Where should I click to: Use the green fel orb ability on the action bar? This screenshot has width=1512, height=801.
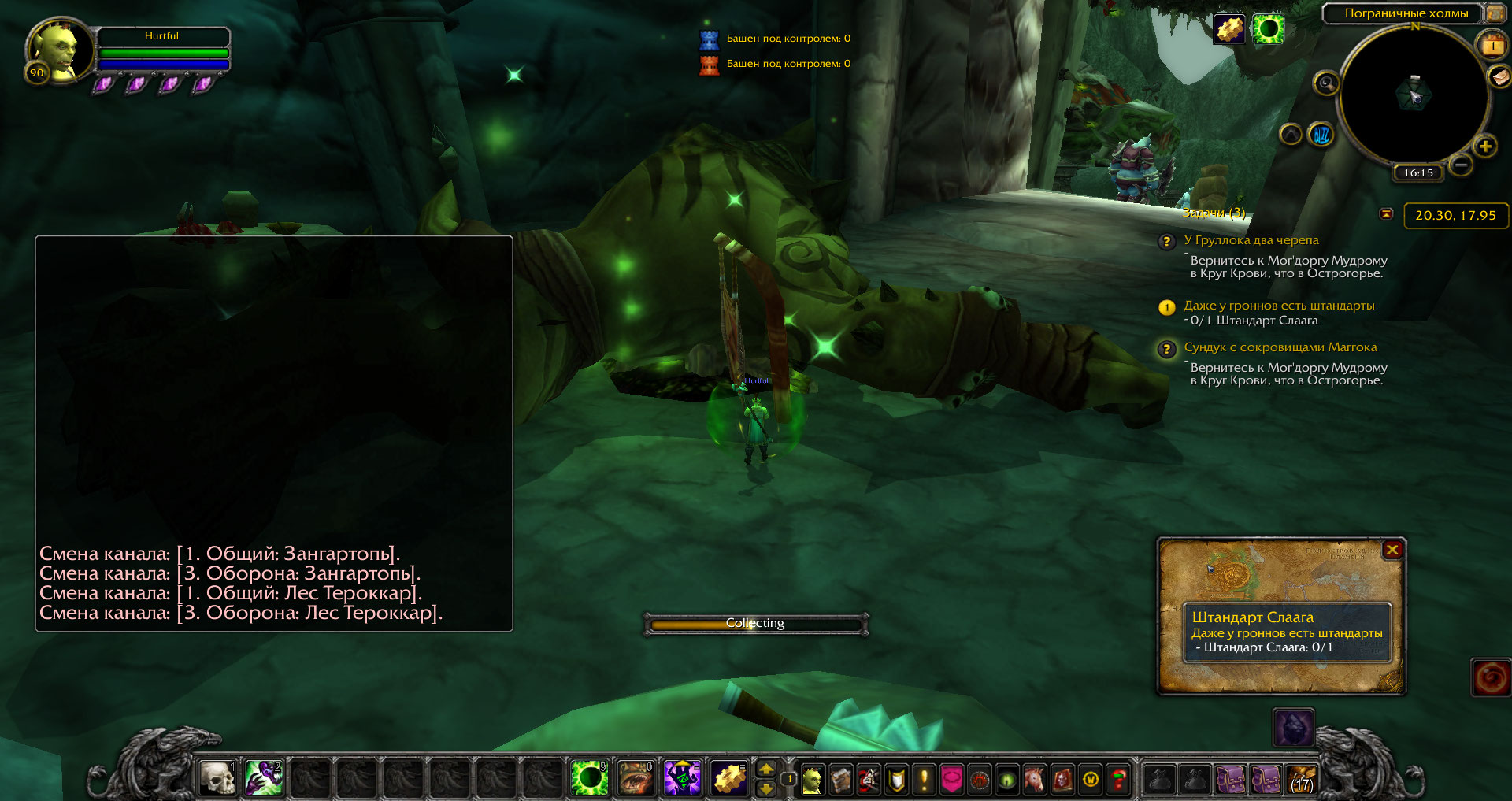(x=589, y=778)
